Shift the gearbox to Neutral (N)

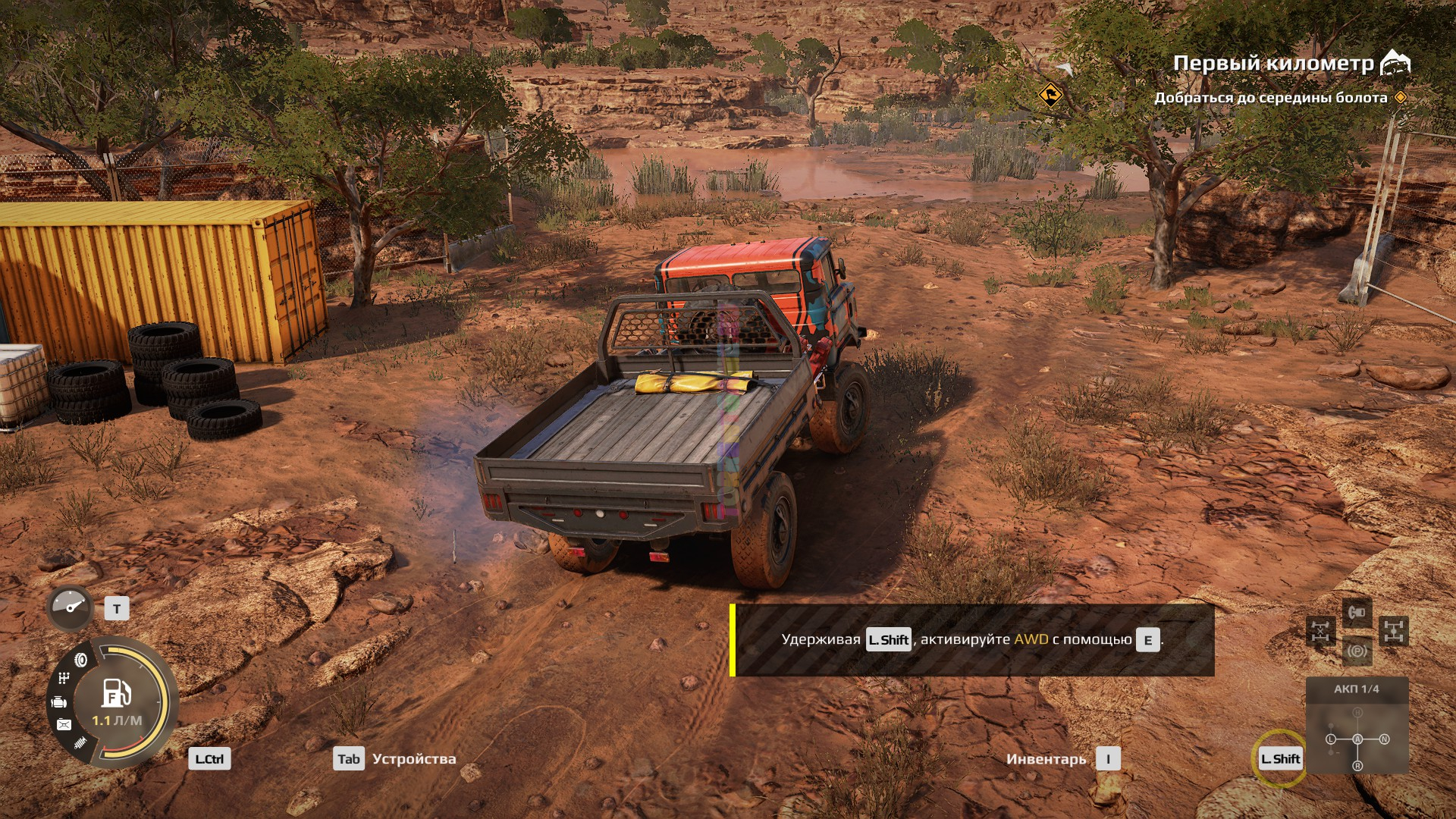pos(1384,739)
